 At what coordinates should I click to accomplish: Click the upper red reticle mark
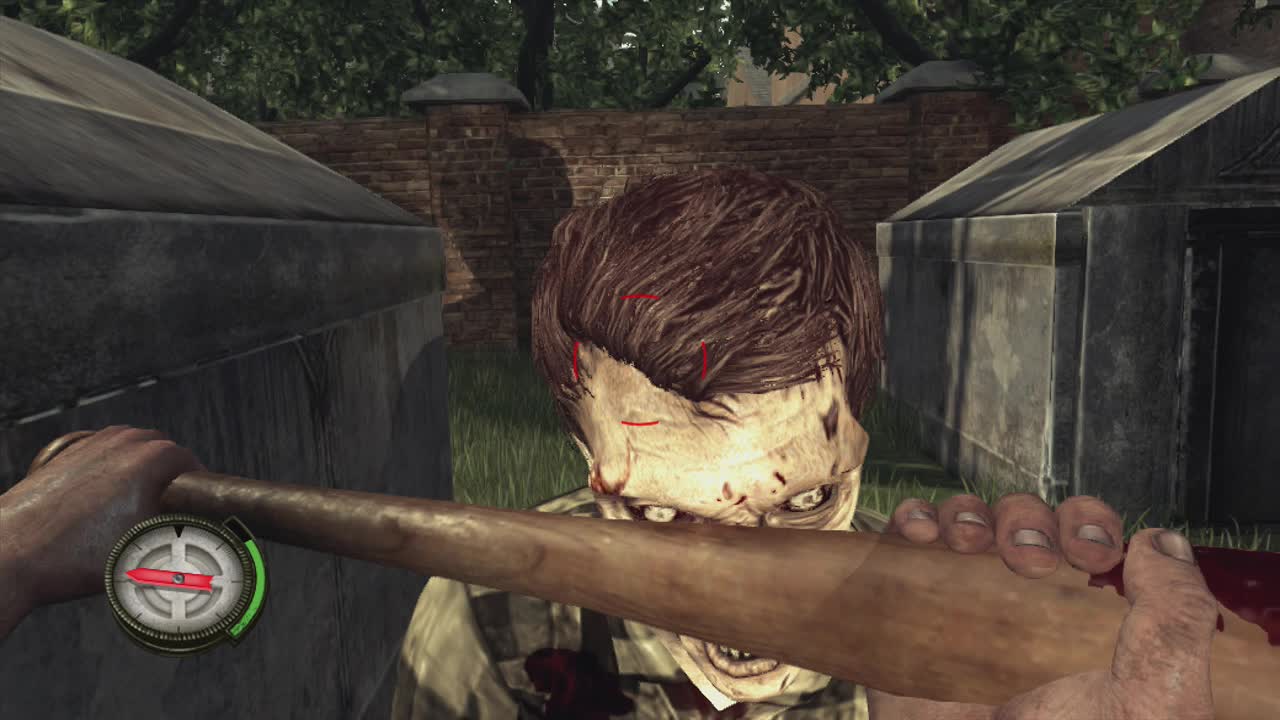click(640, 297)
